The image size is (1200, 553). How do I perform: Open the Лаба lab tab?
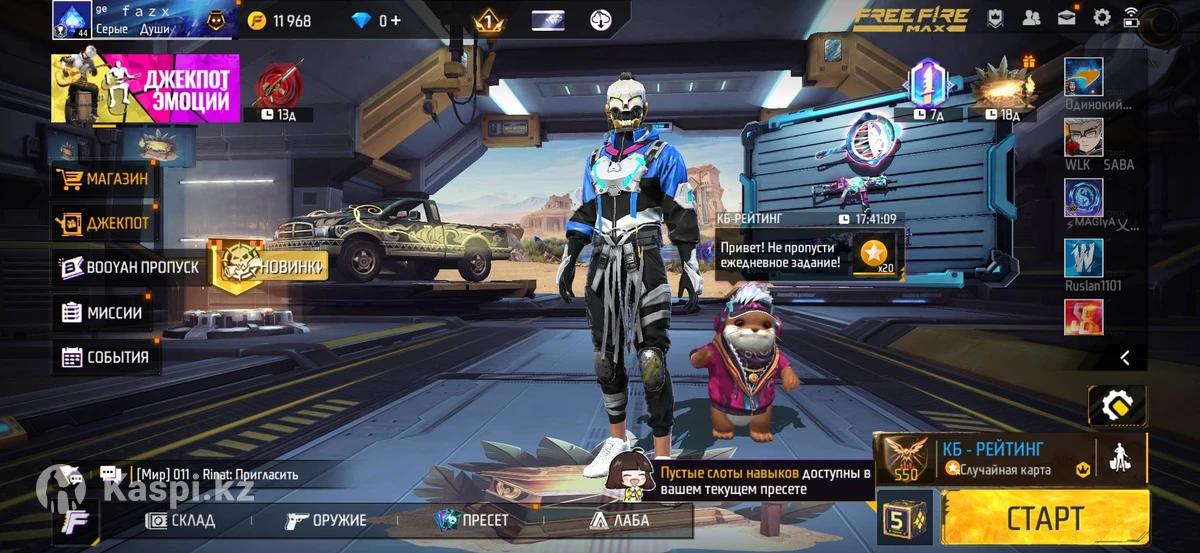[x=619, y=520]
